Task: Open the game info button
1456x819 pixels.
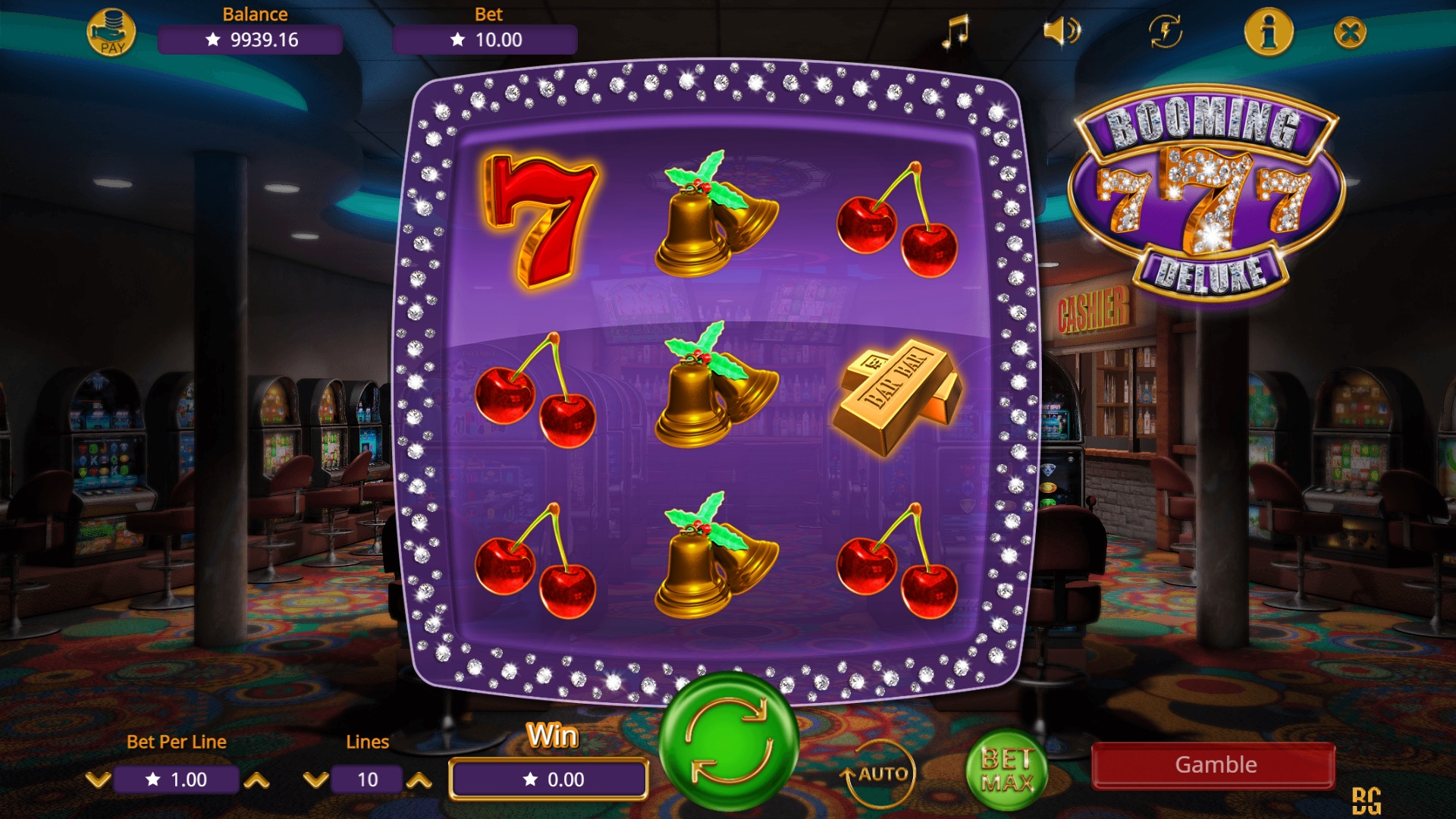Action: [x=1269, y=32]
